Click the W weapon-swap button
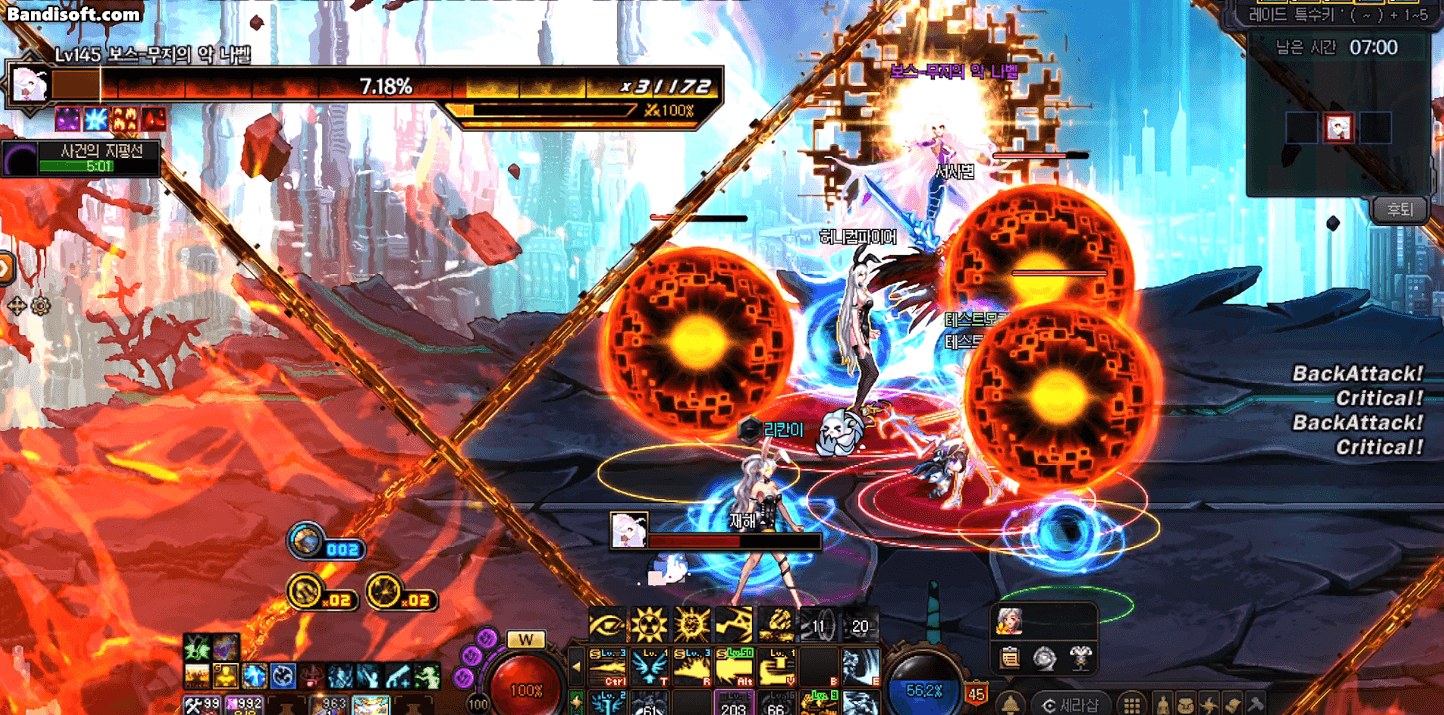The image size is (1444, 715). point(526,639)
